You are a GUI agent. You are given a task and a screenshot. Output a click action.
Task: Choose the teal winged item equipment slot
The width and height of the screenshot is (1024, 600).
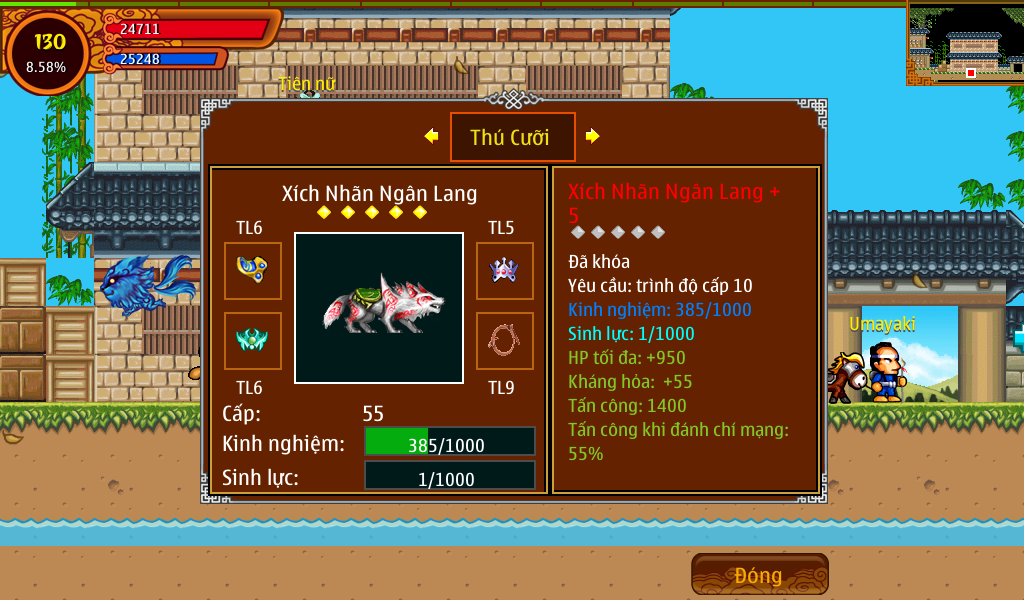252,341
